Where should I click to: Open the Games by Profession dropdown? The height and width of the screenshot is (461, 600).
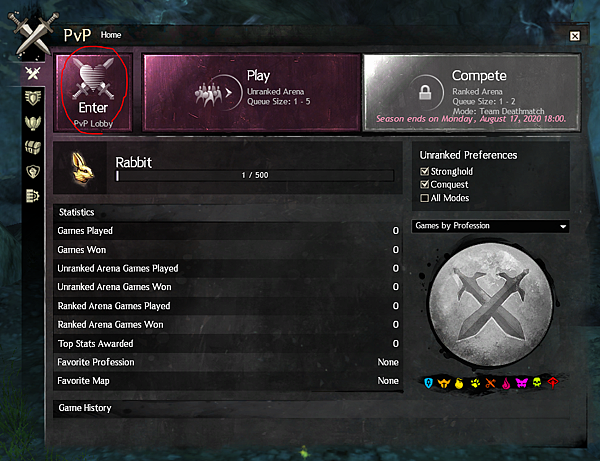pyautogui.click(x=490, y=226)
